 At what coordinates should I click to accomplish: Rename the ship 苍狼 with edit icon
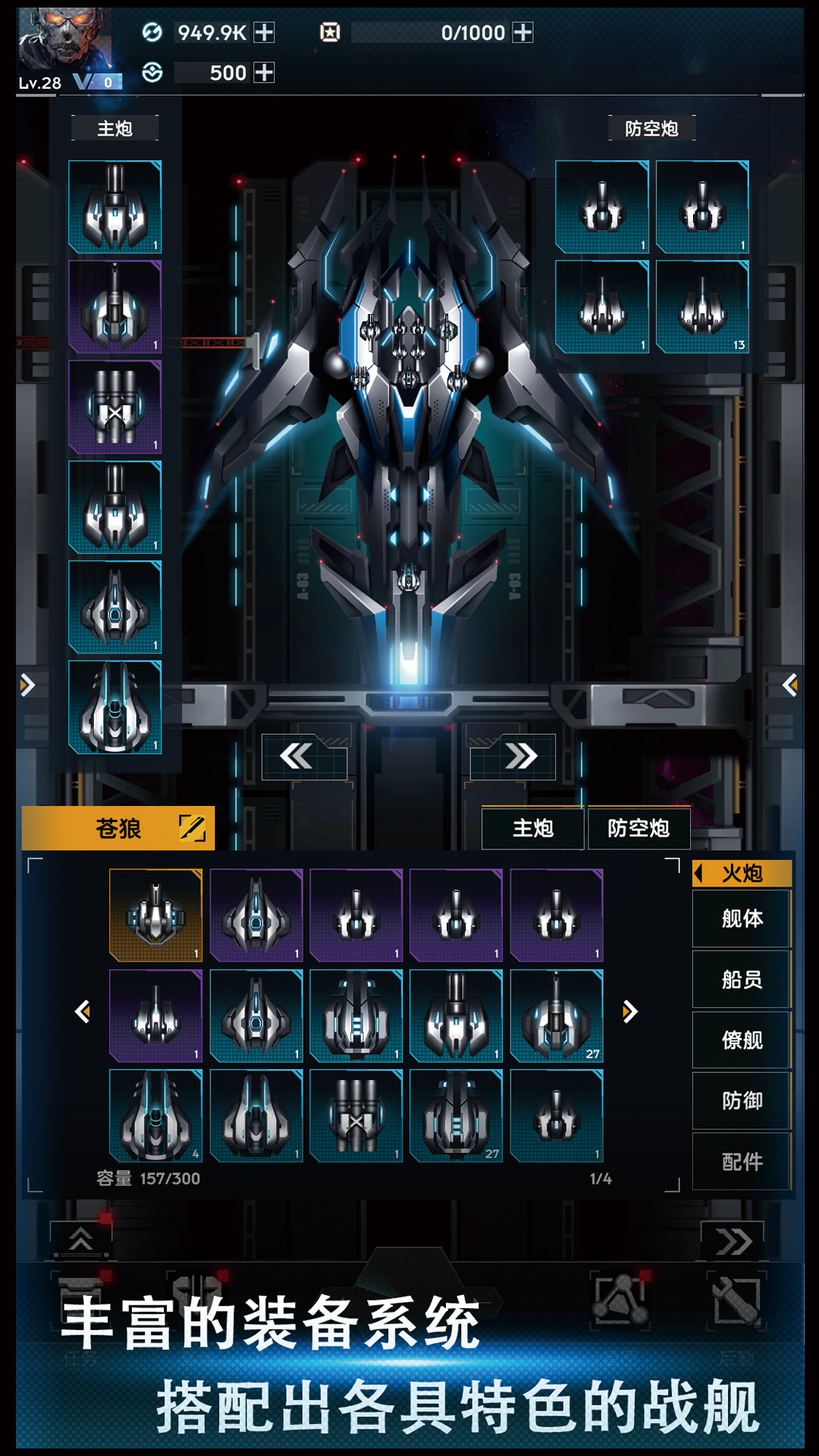[192, 828]
